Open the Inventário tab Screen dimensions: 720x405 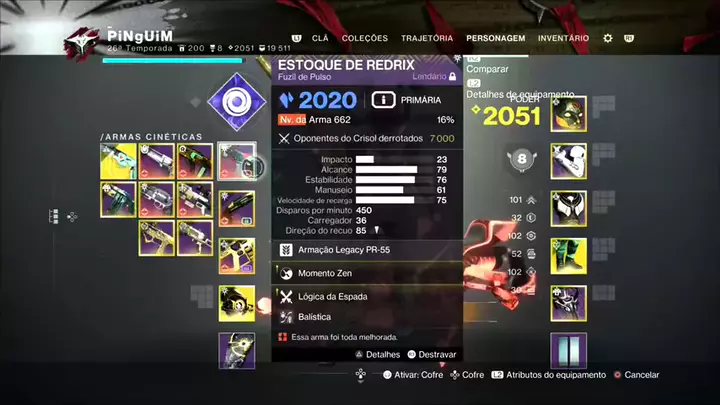pos(563,38)
